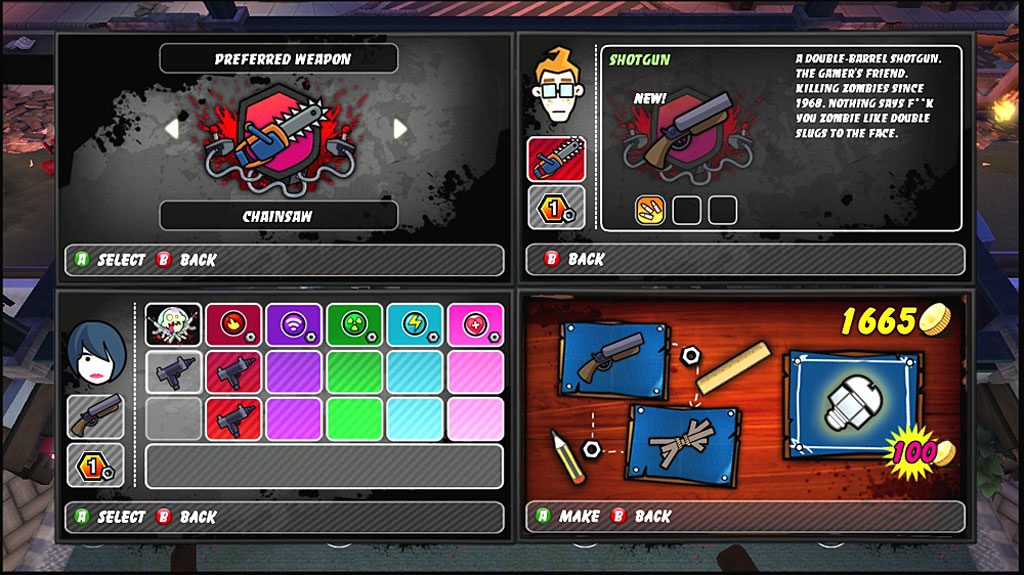Select the chainsaw preferred weapon emblem
1024x575 pixels.
pyautogui.click(x=280, y=135)
